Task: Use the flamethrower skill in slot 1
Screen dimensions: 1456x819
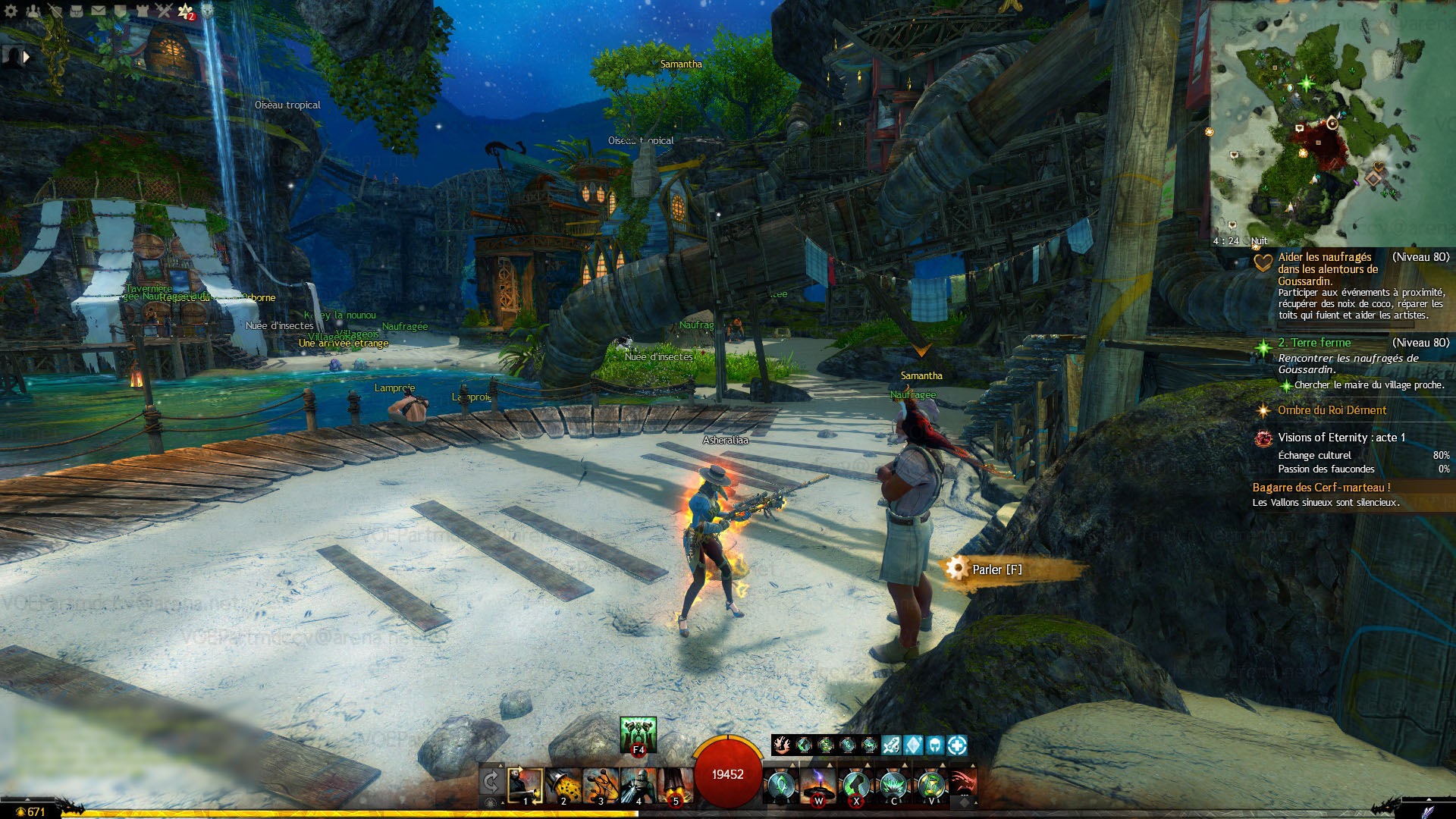Action: pos(525,786)
